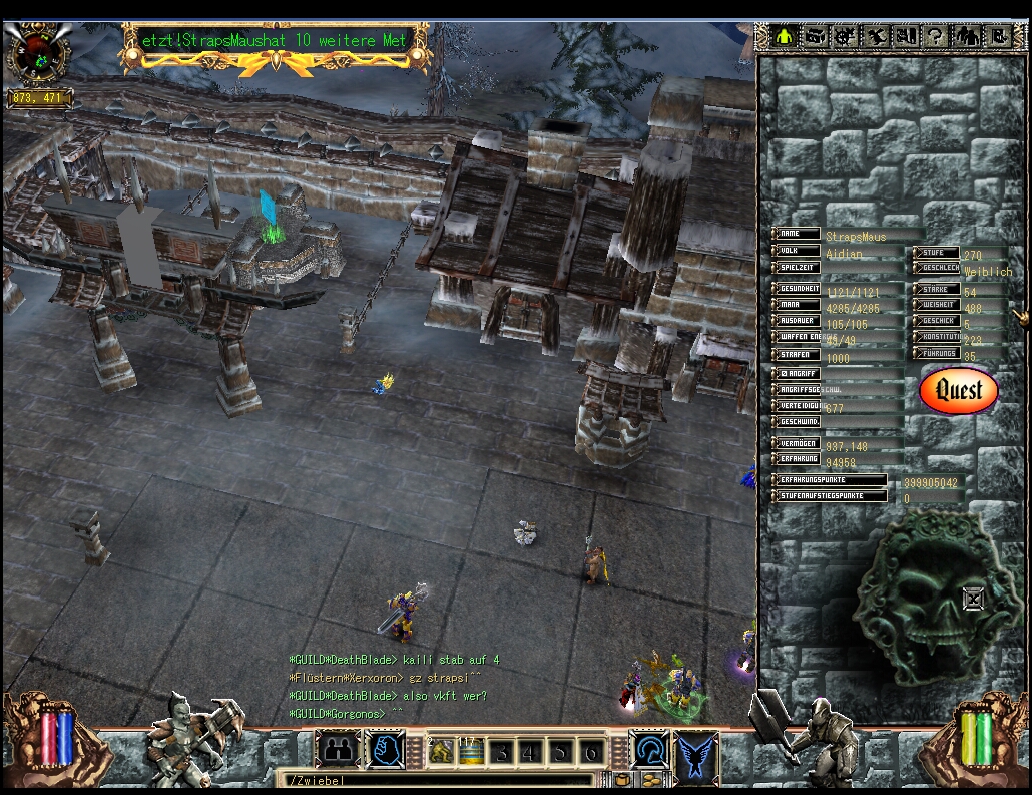Open the two-figures group tab in top toolbar
The height and width of the screenshot is (795, 1032).
(x=967, y=37)
